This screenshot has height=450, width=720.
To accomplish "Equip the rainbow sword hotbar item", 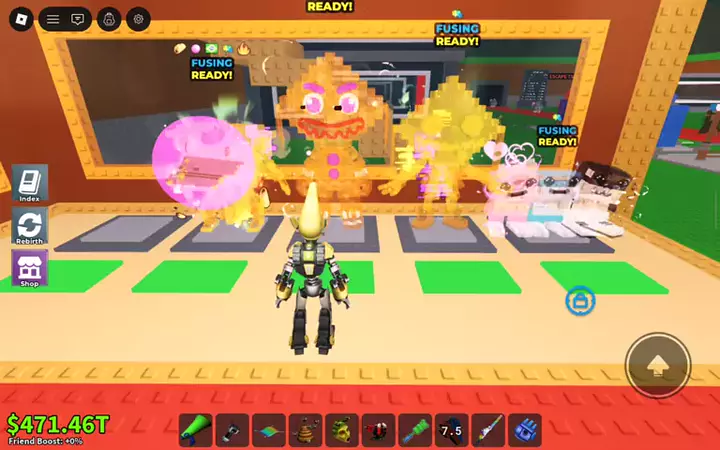I will point(488,430).
